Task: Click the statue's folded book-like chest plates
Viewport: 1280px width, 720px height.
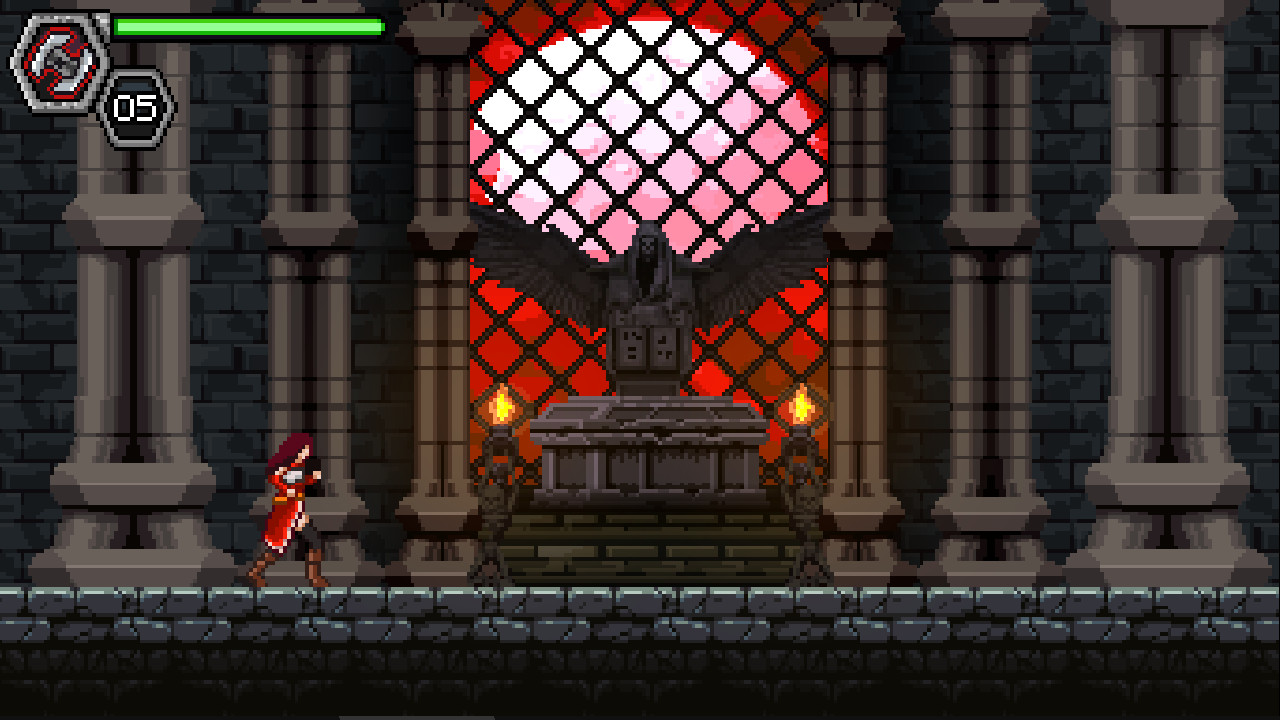Action: pyautogui.click(x=648, y=345)
